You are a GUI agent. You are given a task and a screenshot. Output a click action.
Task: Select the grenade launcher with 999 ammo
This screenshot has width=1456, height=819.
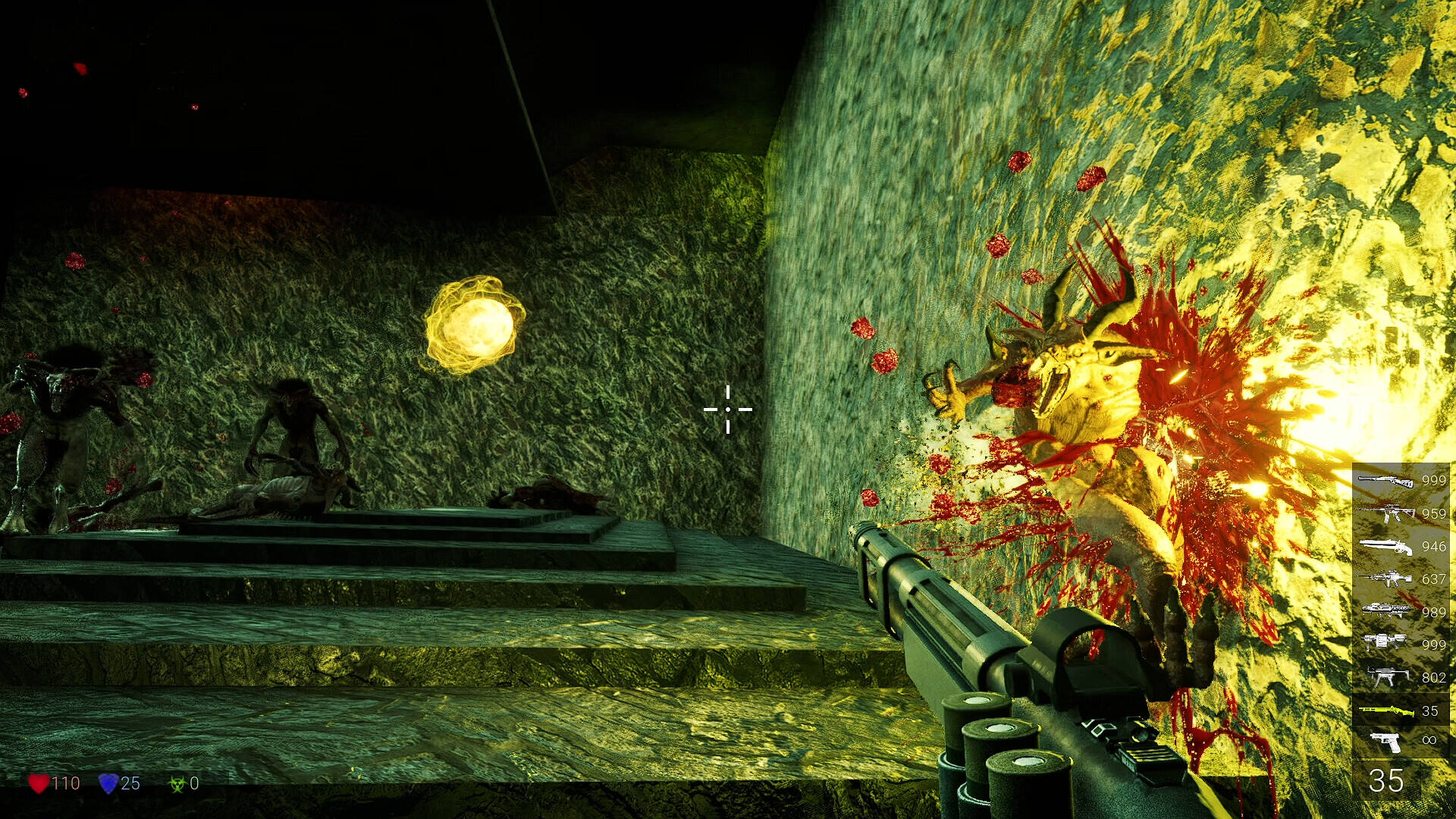point(1386,644)
